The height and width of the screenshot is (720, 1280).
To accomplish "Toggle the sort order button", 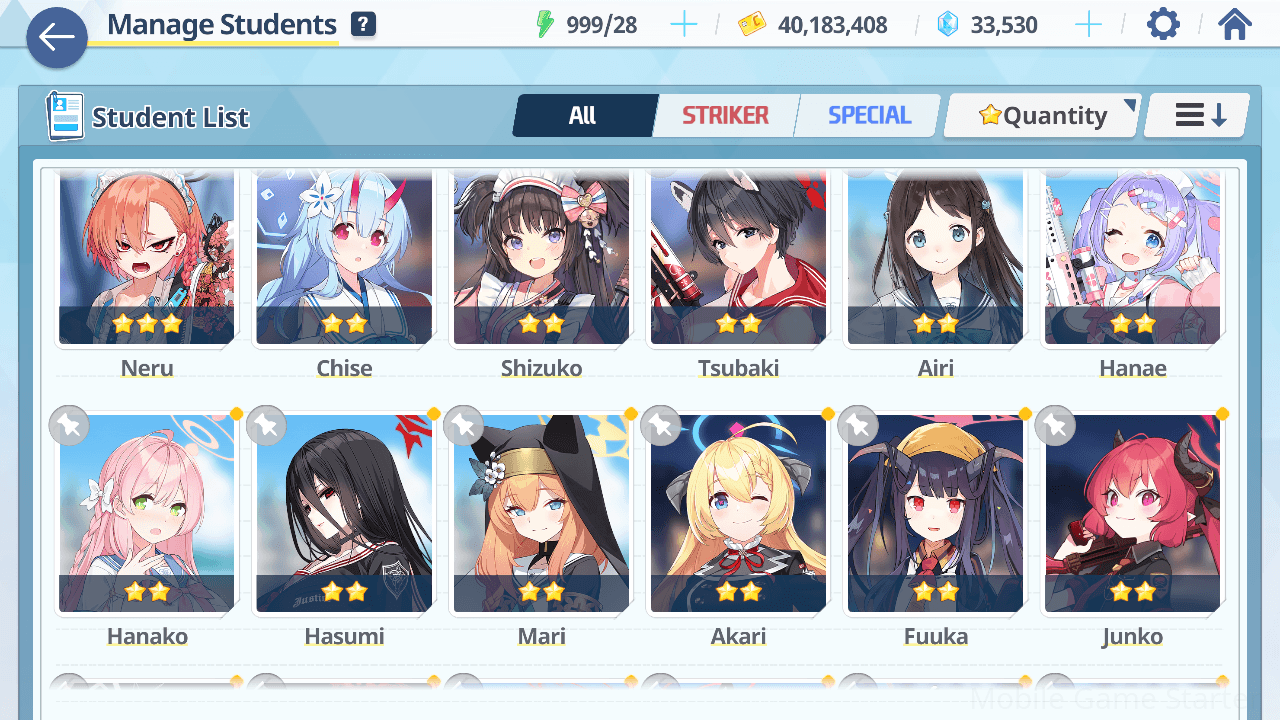I will [1198, 116].
